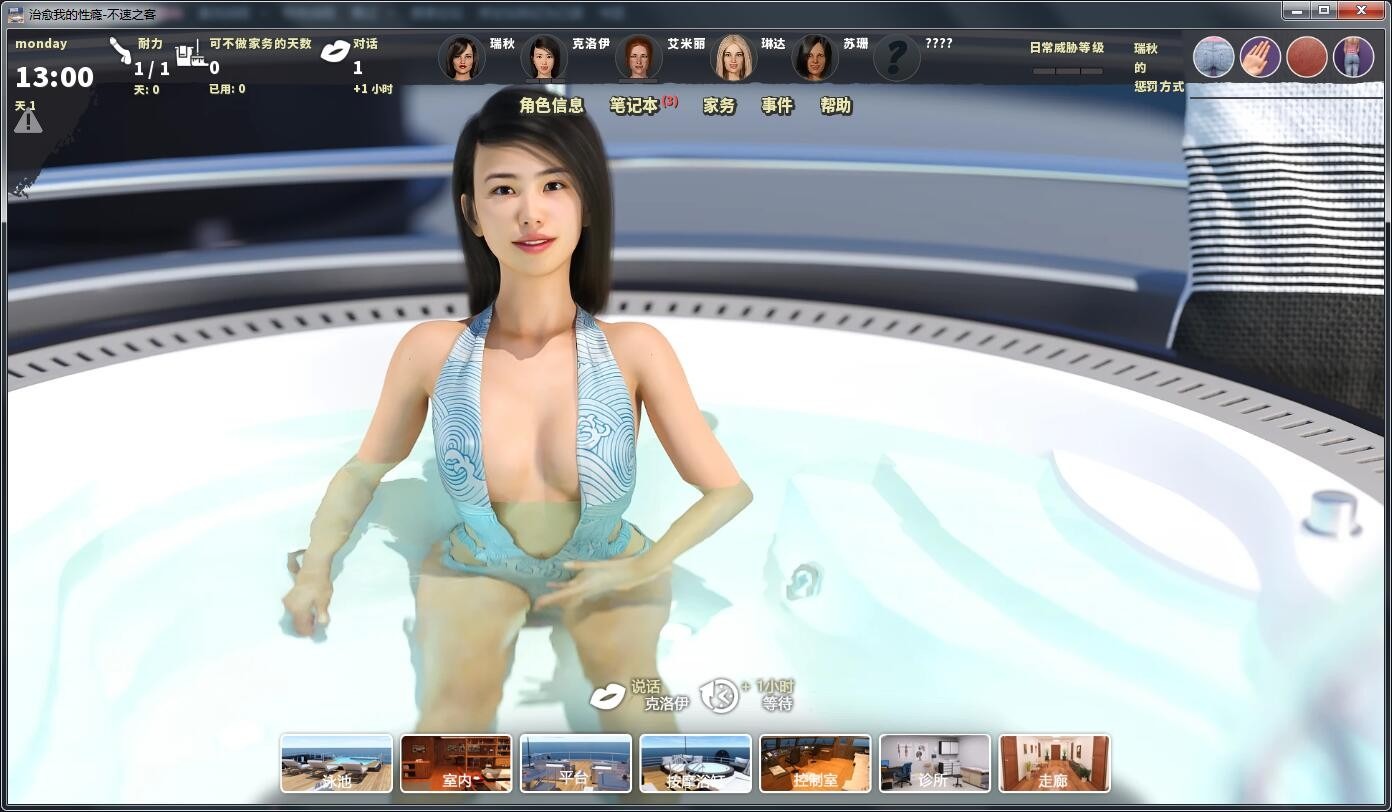
Task: Close the game window
Action: [1361, 10]
